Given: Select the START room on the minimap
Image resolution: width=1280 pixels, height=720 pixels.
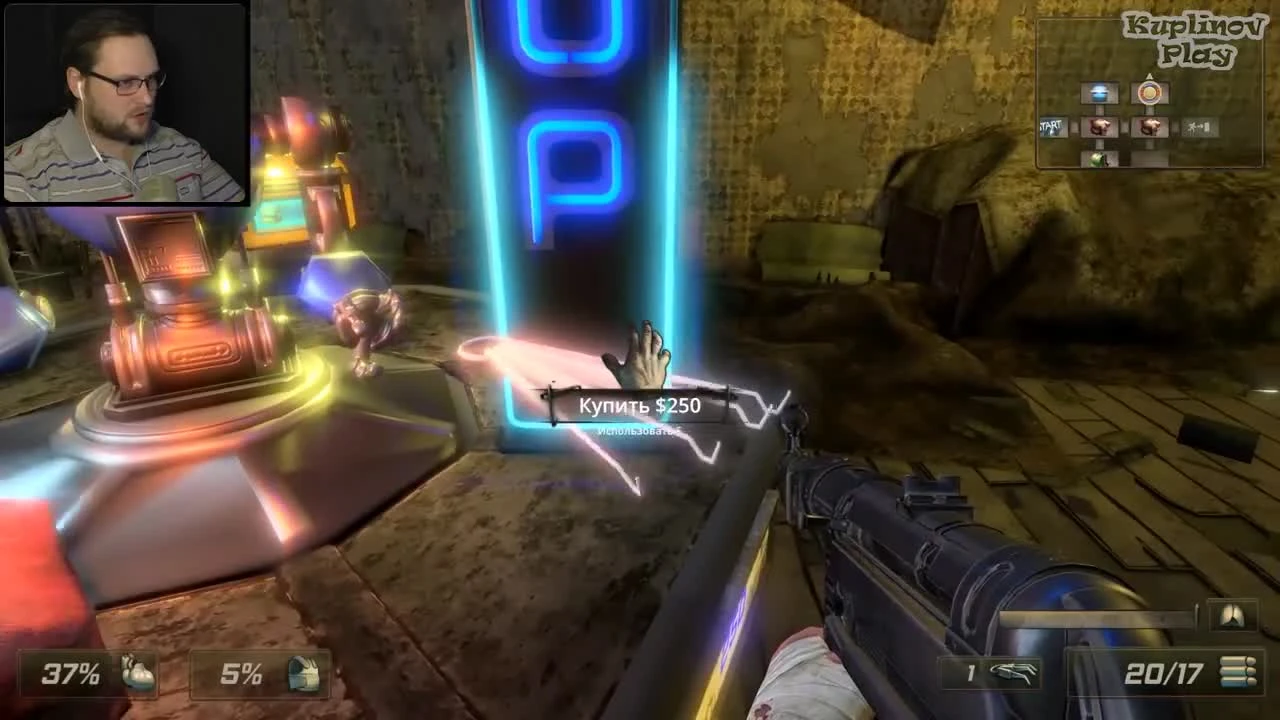Looking at the screenshot, I should (1050, 126).
